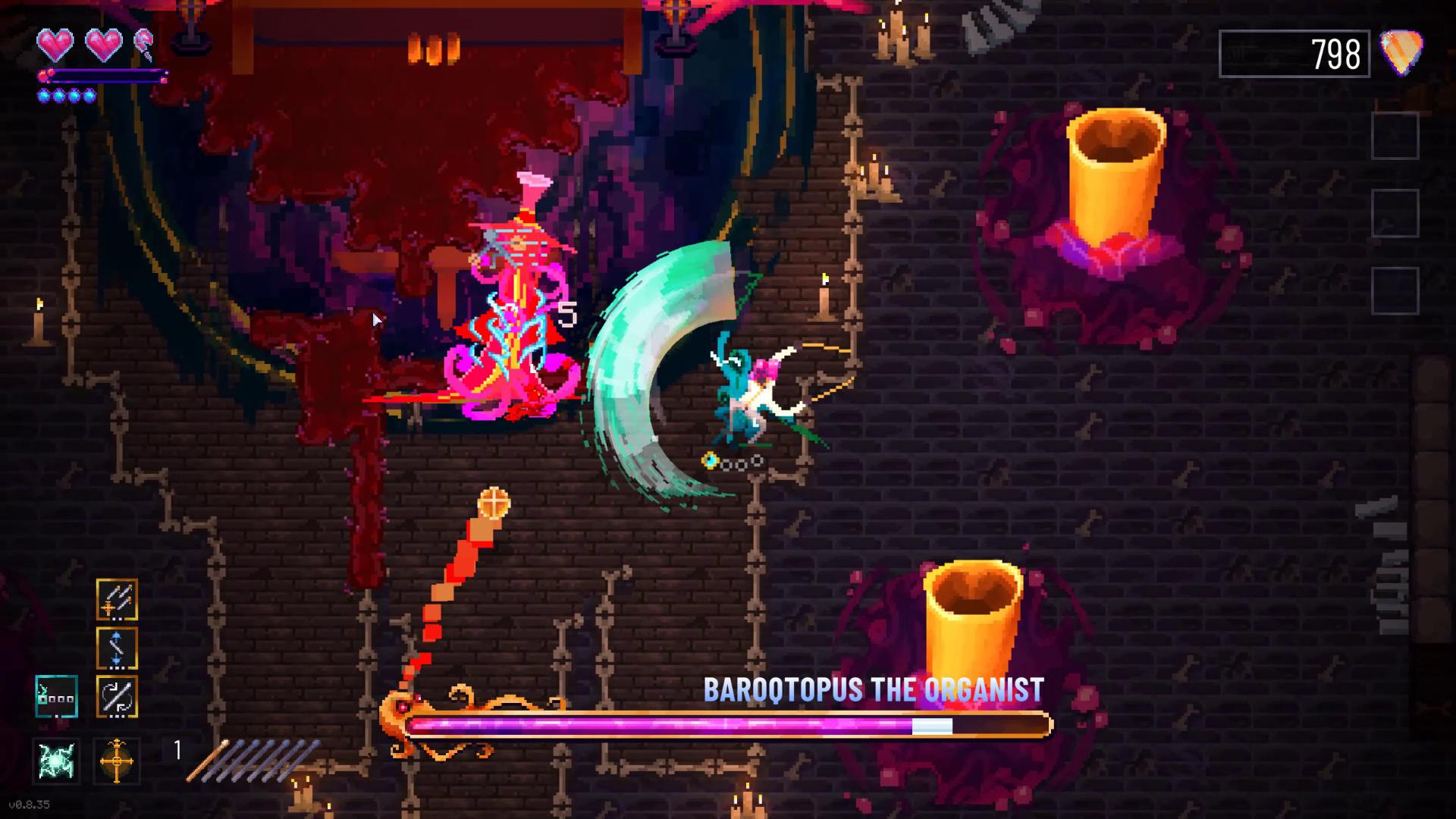Select the dual blades ability icon
The height and width of the screenshot is (819, 1456).
[117, 600]
